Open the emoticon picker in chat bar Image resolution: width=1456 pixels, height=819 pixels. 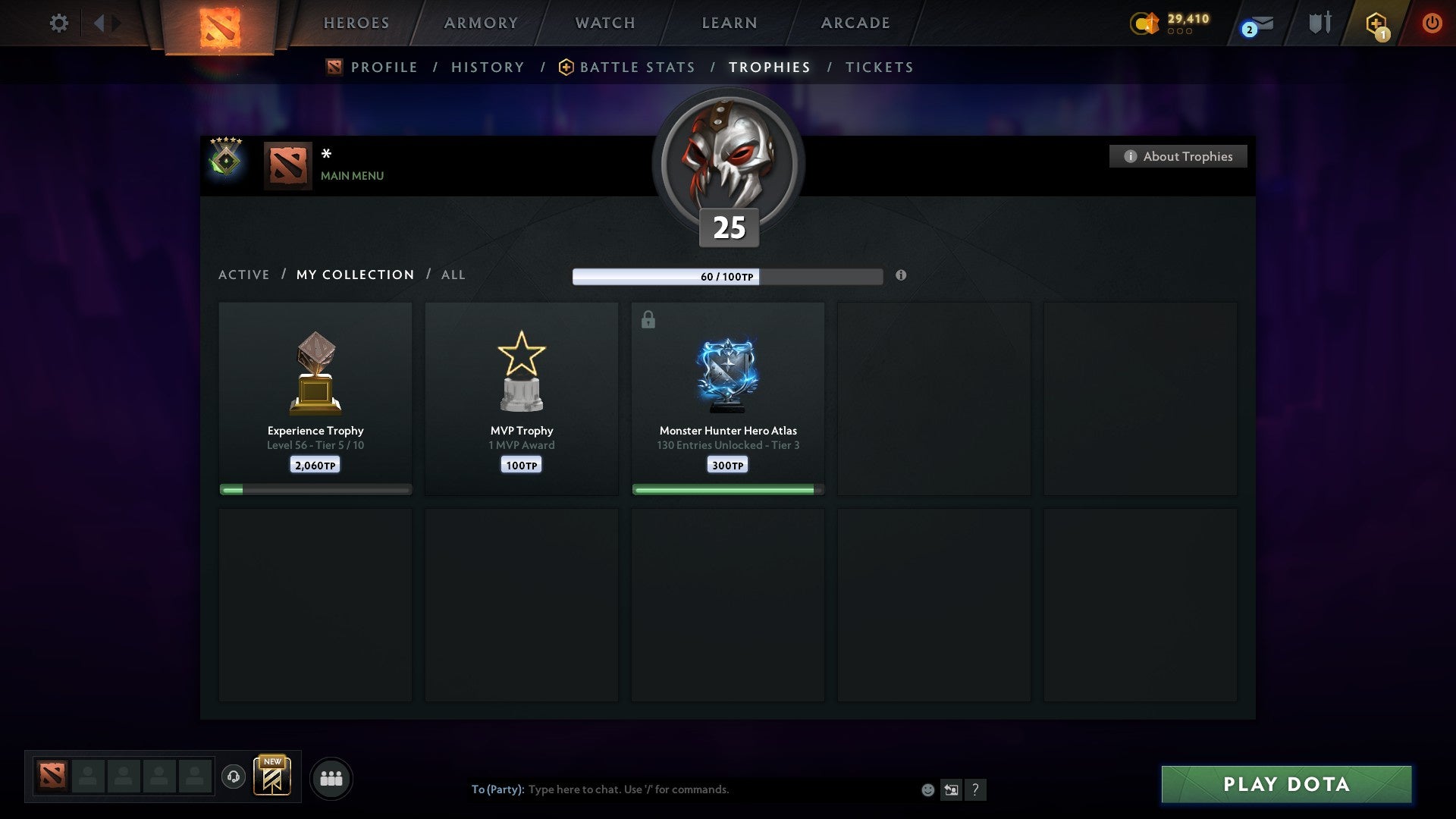click(928, 789)
